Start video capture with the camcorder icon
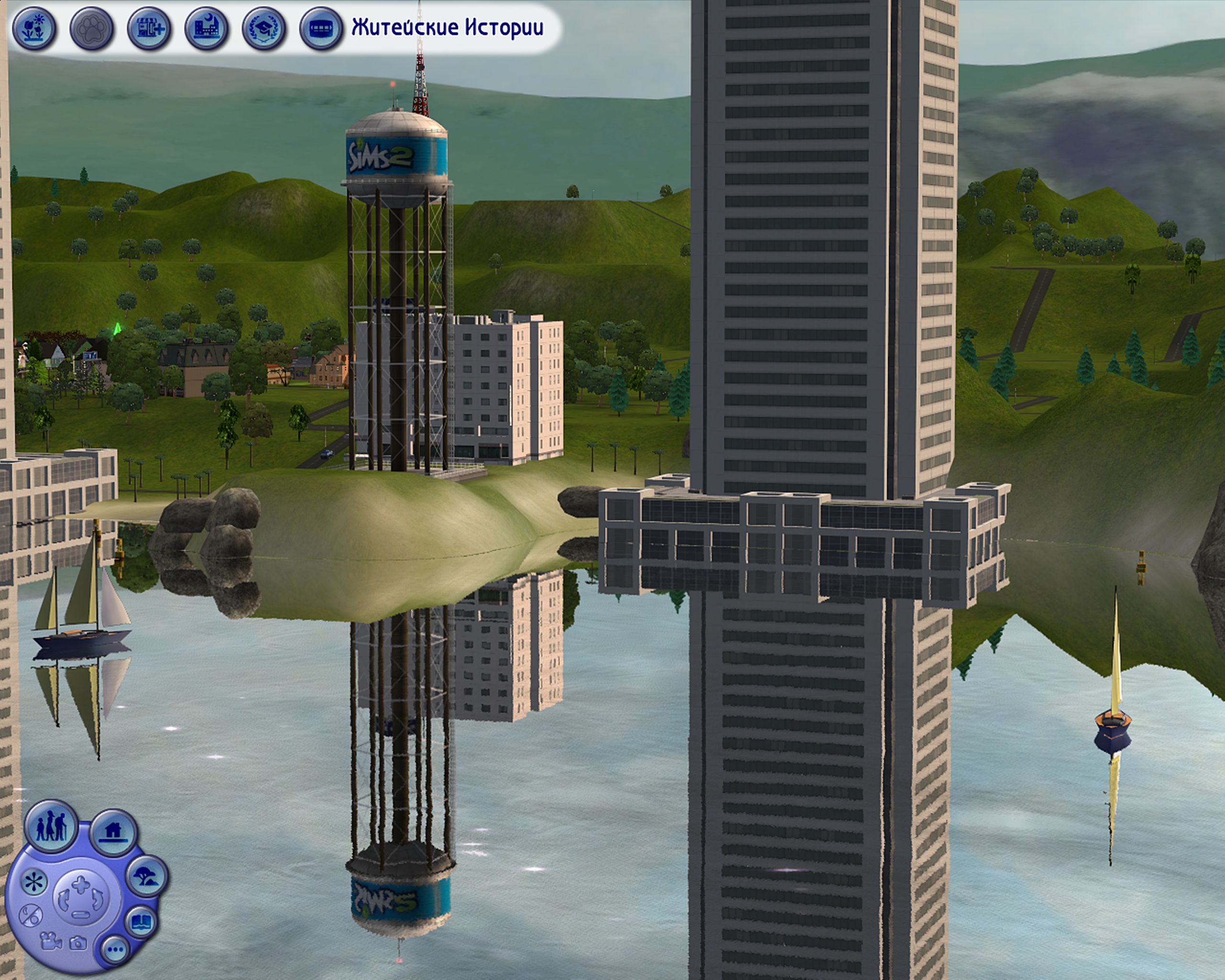This screenshot has width=1225, height=980. [51, 941]
